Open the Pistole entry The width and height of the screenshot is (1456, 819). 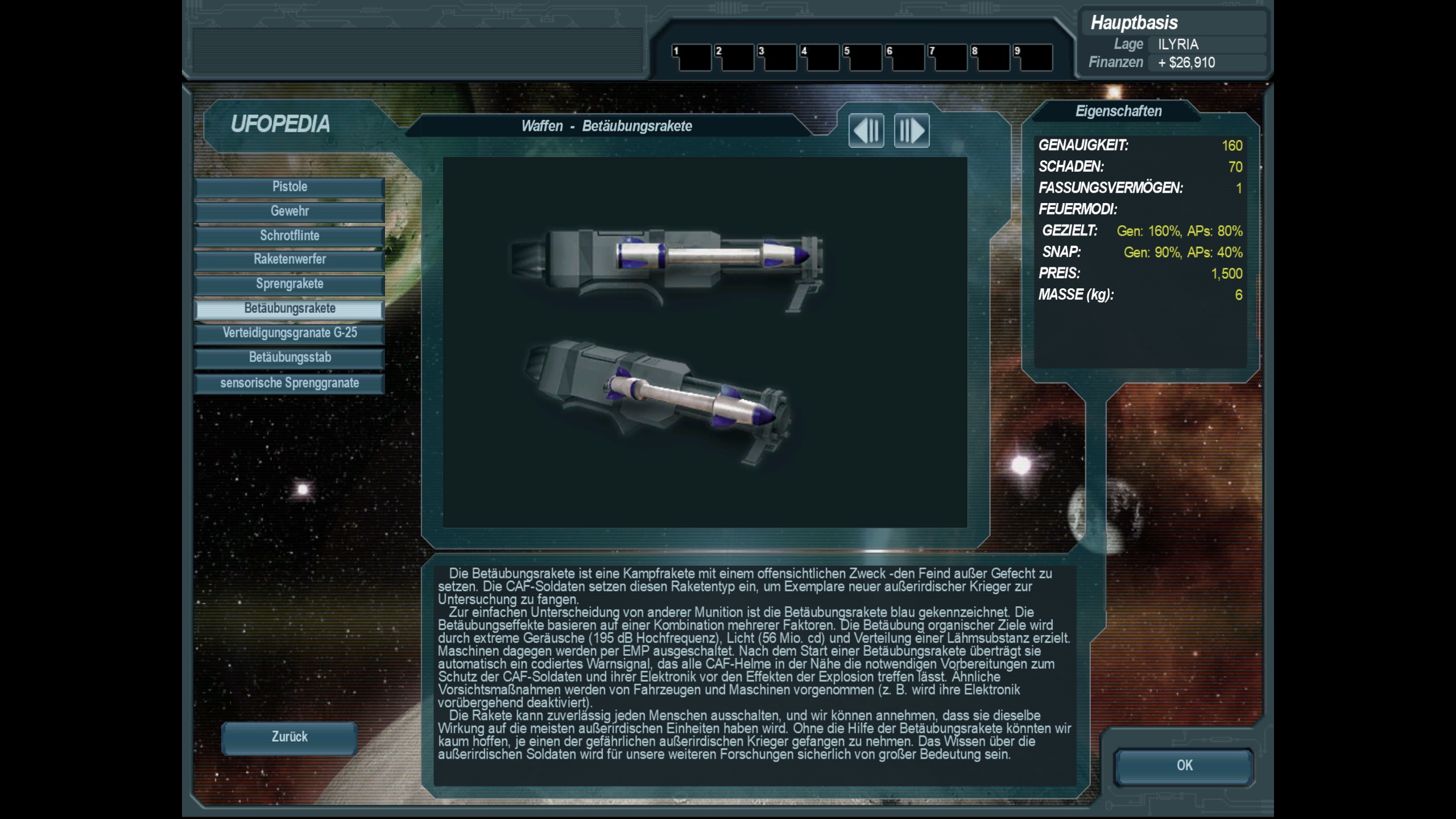coord(289,187)
